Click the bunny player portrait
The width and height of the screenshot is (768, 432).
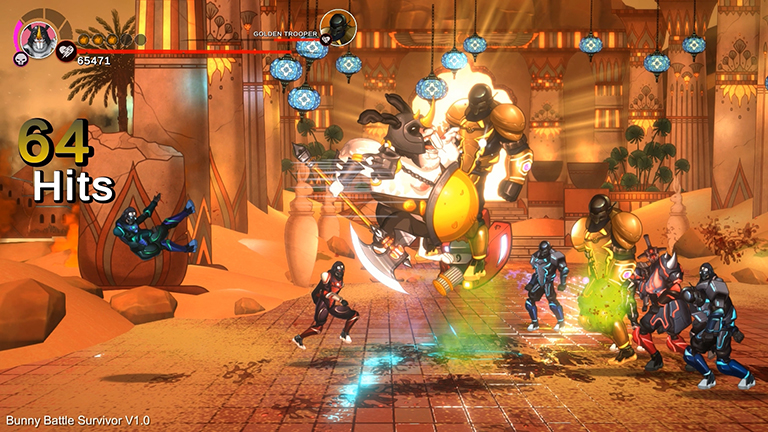tap(39, 39)
